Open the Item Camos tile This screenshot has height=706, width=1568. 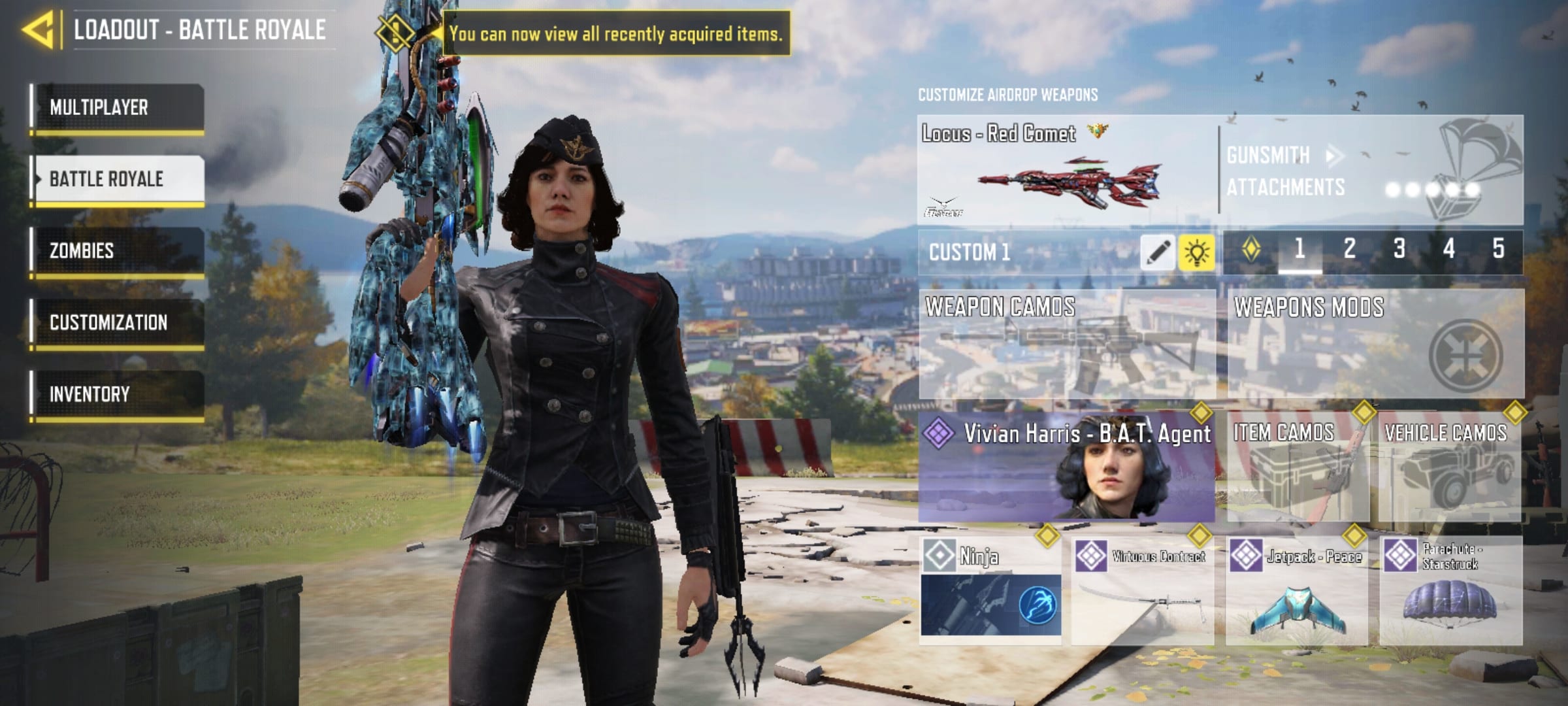[1298, 467]
